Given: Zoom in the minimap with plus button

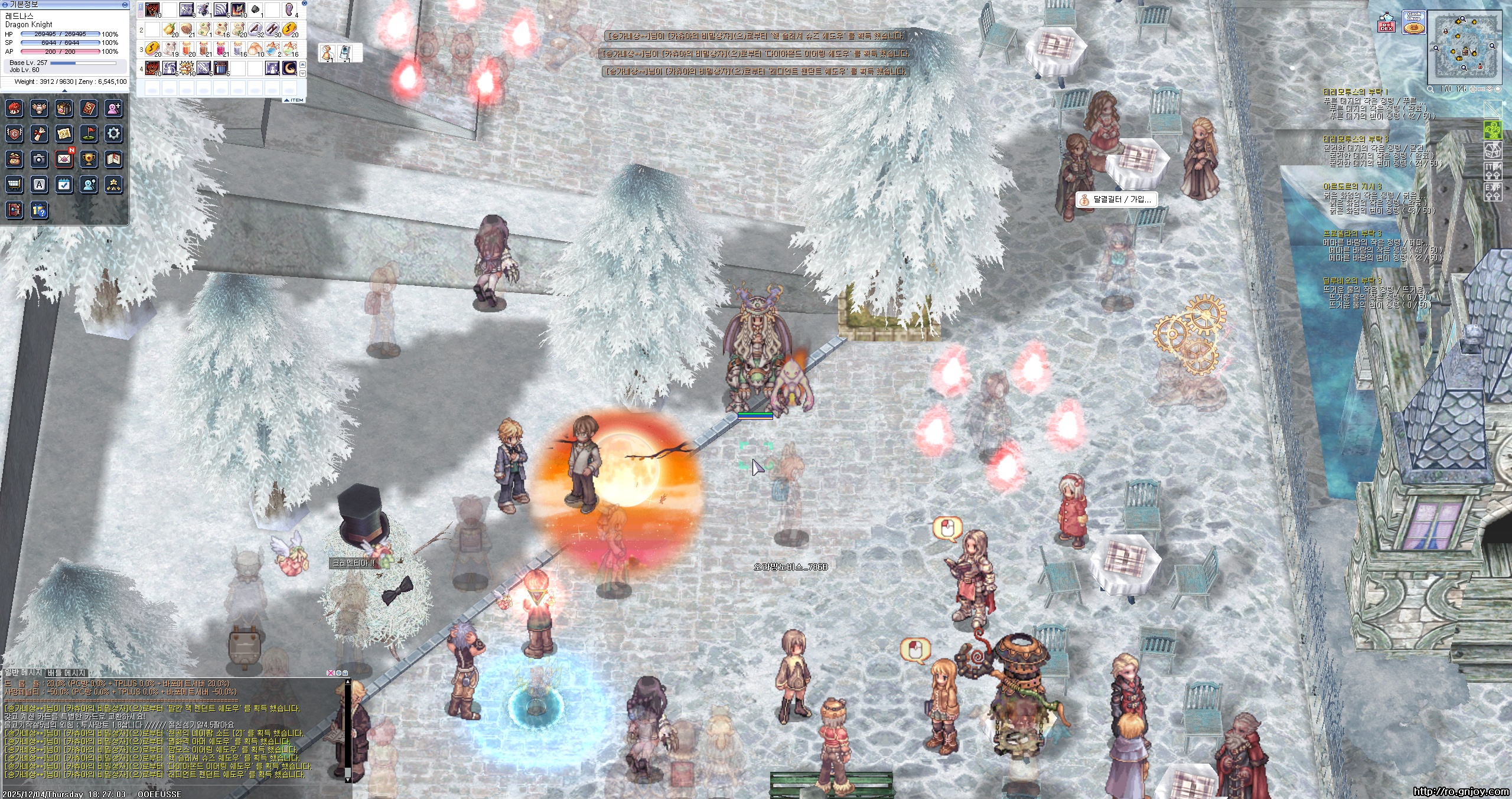Looking at the screenshot, I should click(1474, 89).
